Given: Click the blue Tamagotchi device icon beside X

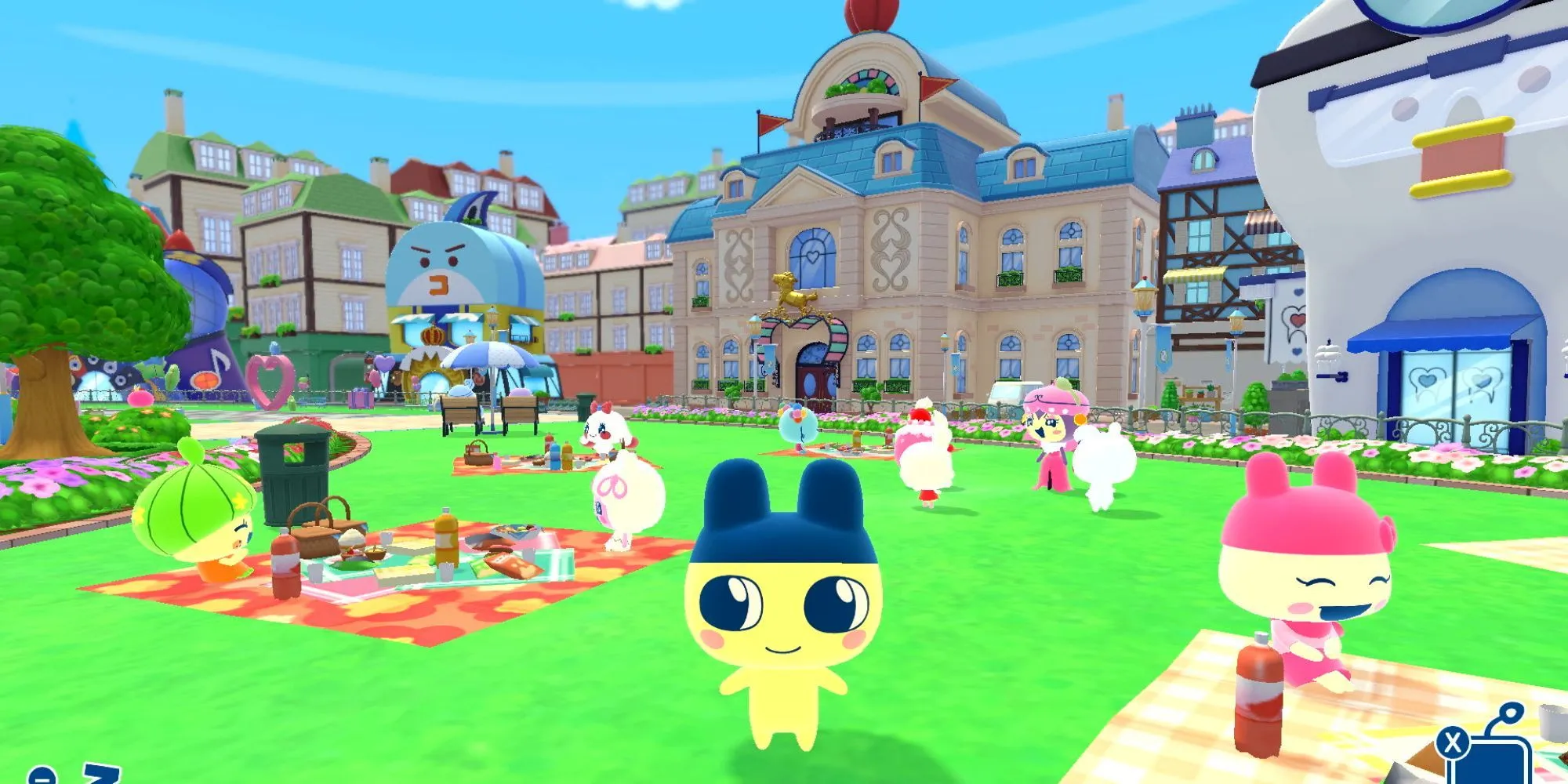Looking at the screenshot, I should (x=1499, y=760).
